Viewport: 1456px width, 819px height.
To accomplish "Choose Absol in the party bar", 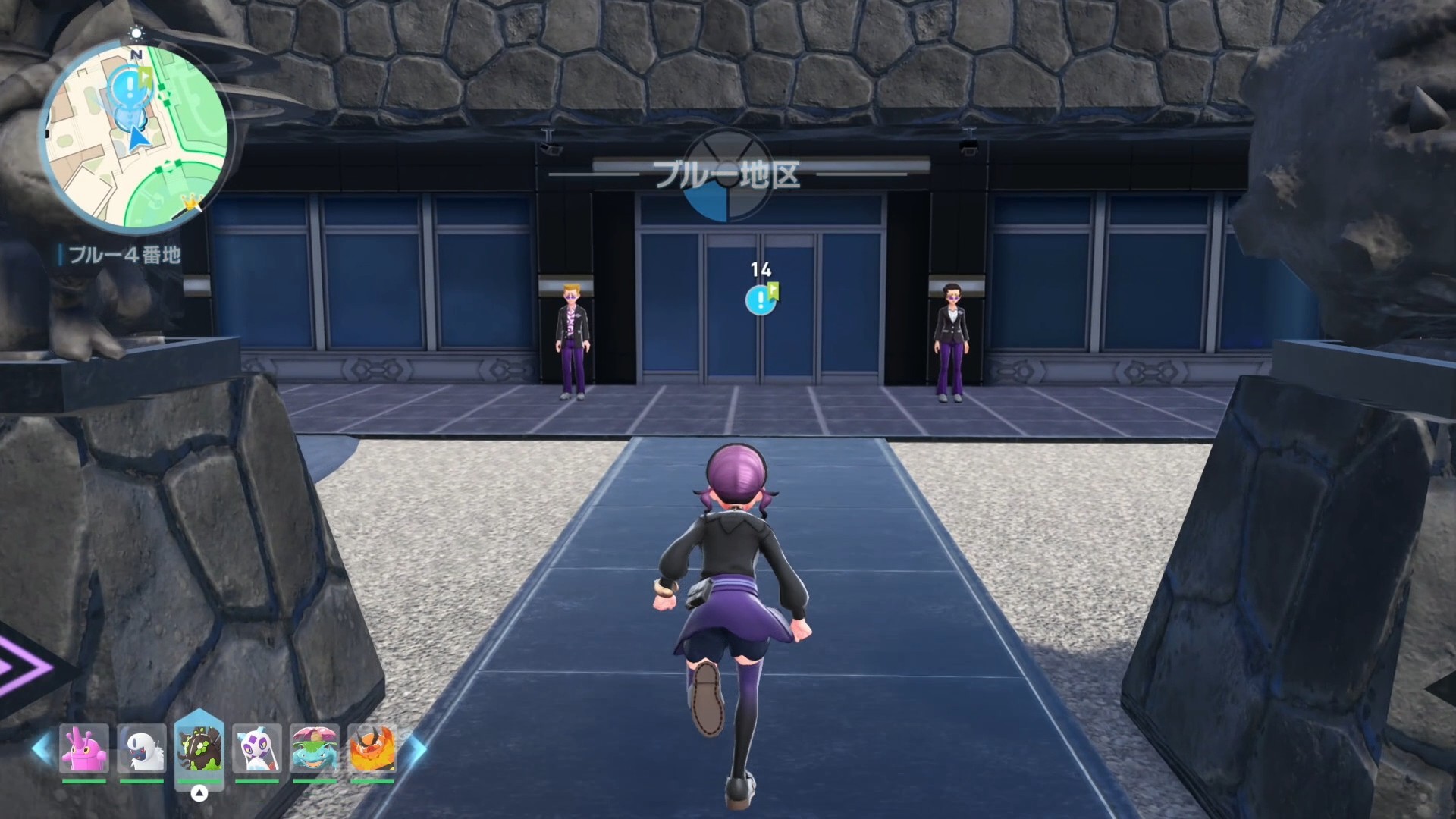I will tap(142, 748).
